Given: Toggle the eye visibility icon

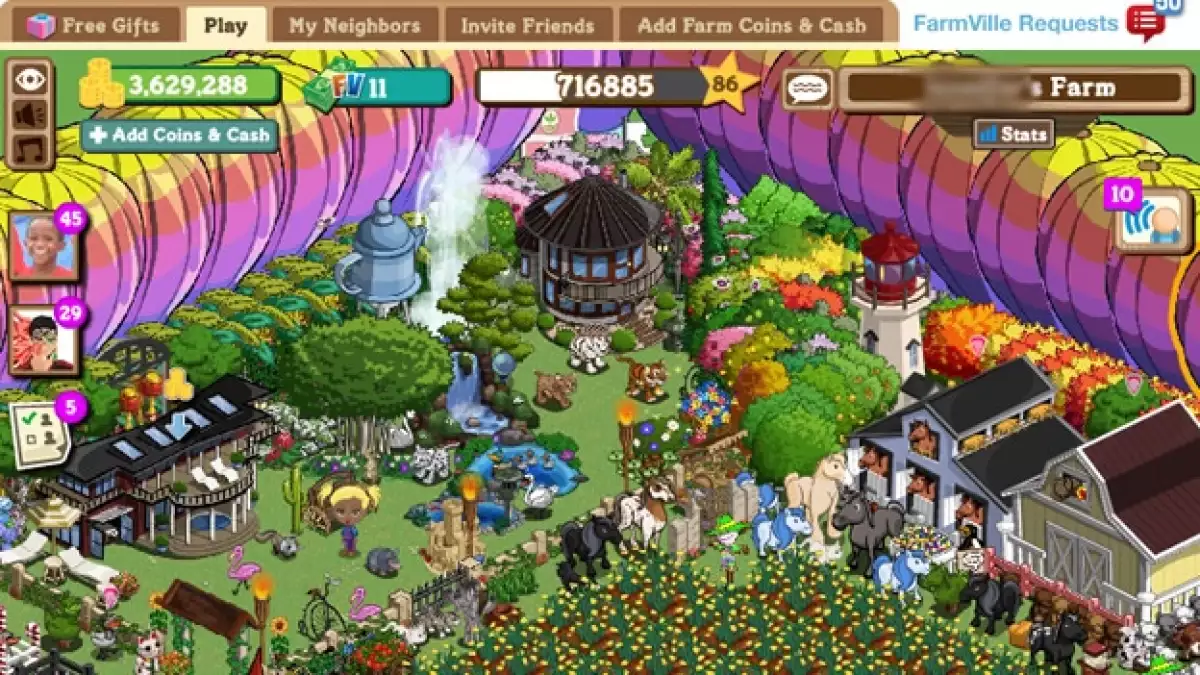Looking at the screenshot, I should [x=29, y=80].
